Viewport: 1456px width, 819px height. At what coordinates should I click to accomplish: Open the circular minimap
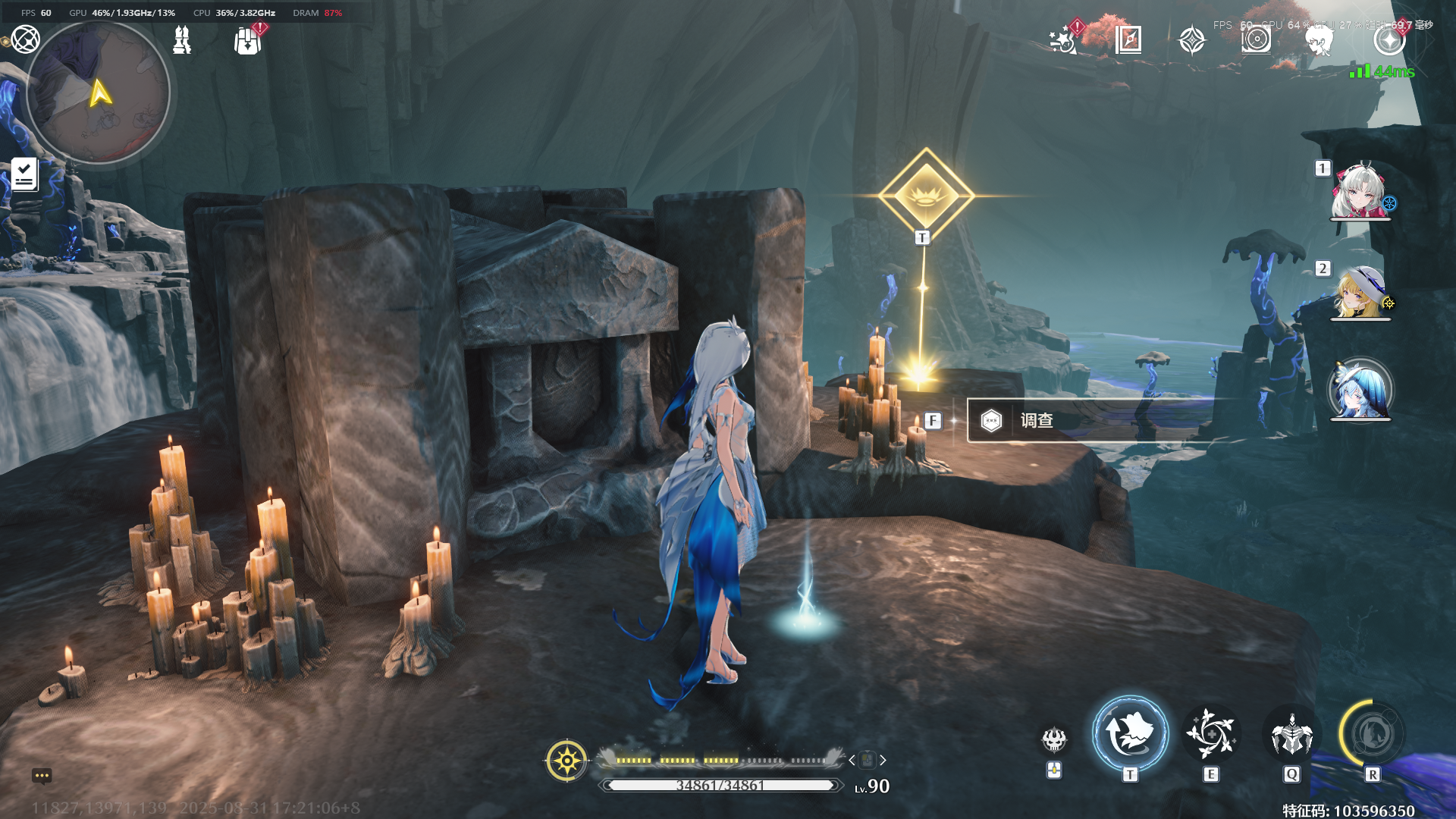(98, 93)
